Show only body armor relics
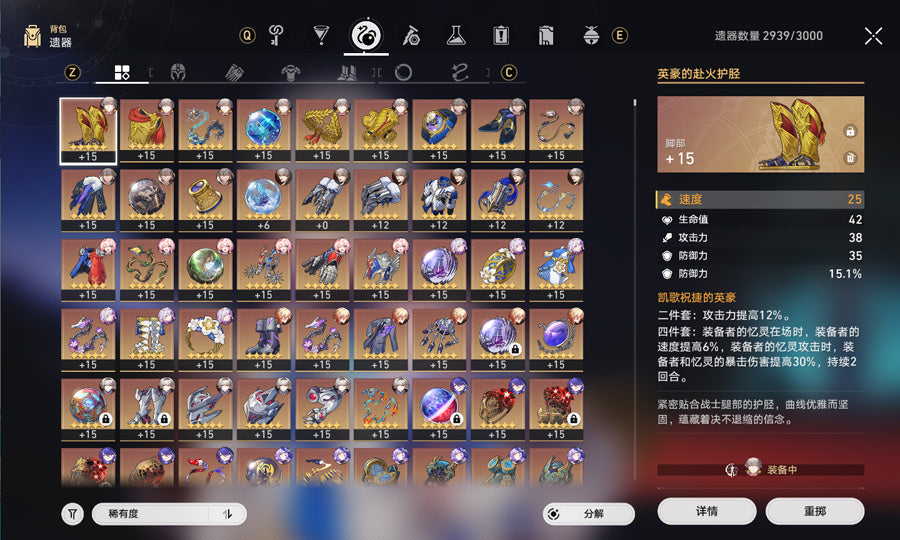 [x=292, y=73]
